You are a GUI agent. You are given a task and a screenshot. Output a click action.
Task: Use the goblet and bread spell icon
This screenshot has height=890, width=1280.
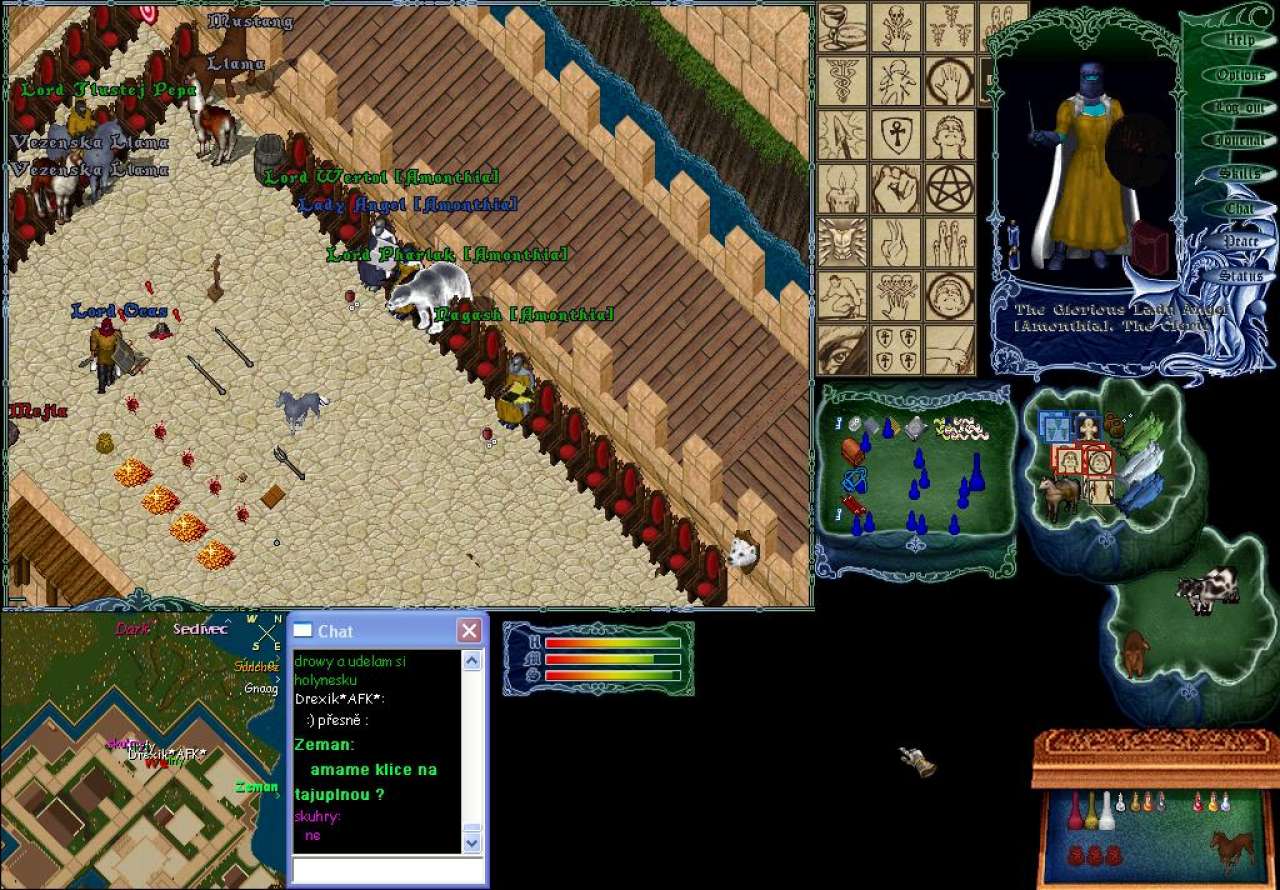[843, 27]
